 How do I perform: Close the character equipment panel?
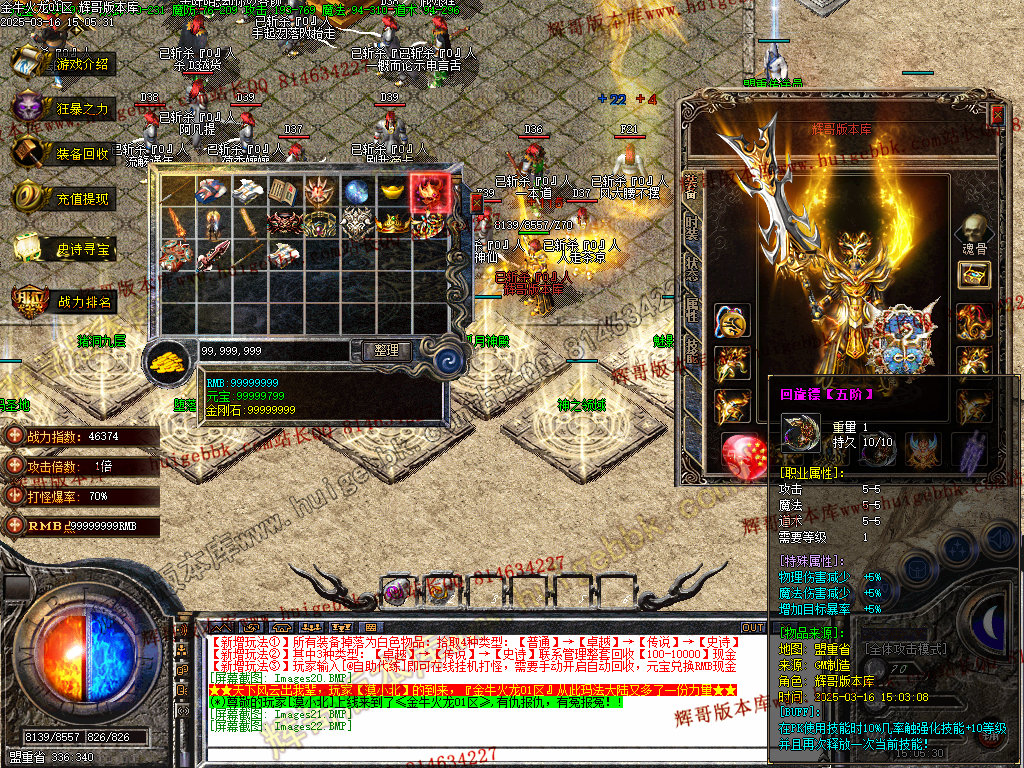point(996,117)
